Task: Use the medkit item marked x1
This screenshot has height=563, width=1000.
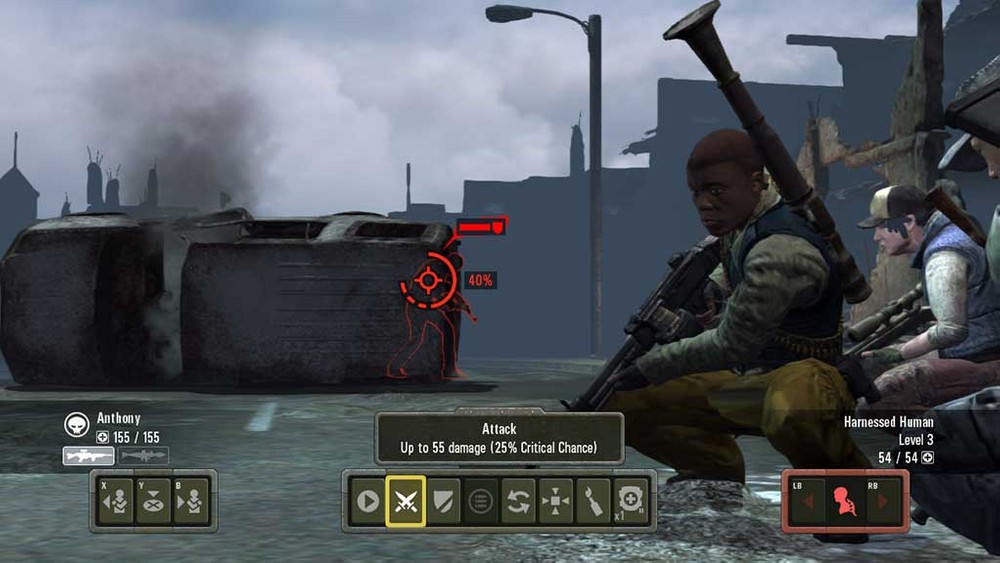Action: [x=631, y=501]
